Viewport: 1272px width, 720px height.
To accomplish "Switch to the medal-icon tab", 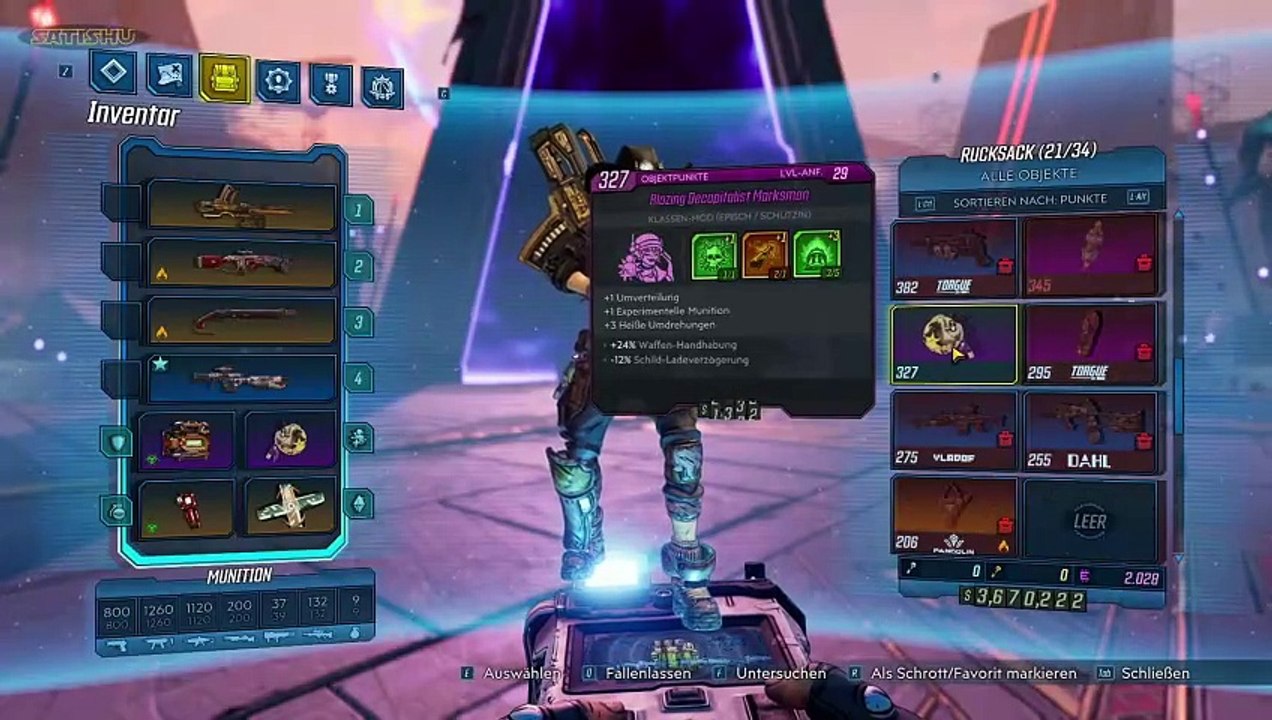I will click(x=331, y=83).
